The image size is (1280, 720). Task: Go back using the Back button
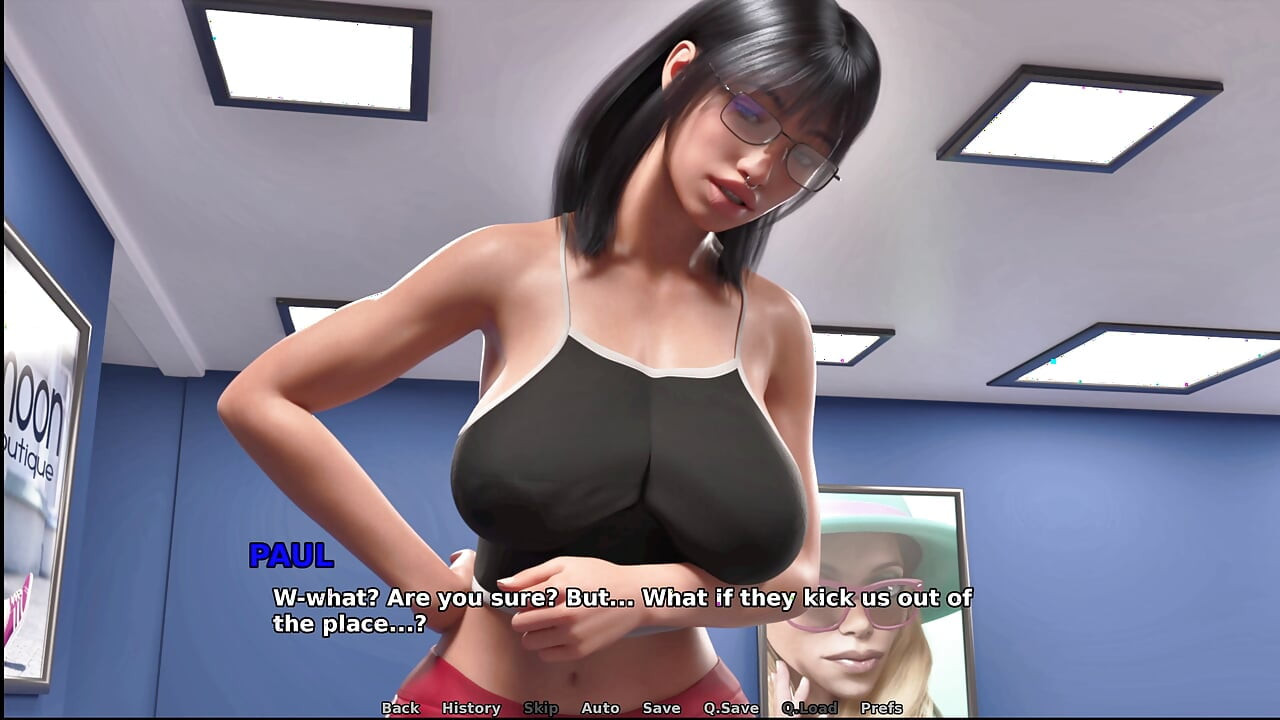400,708
